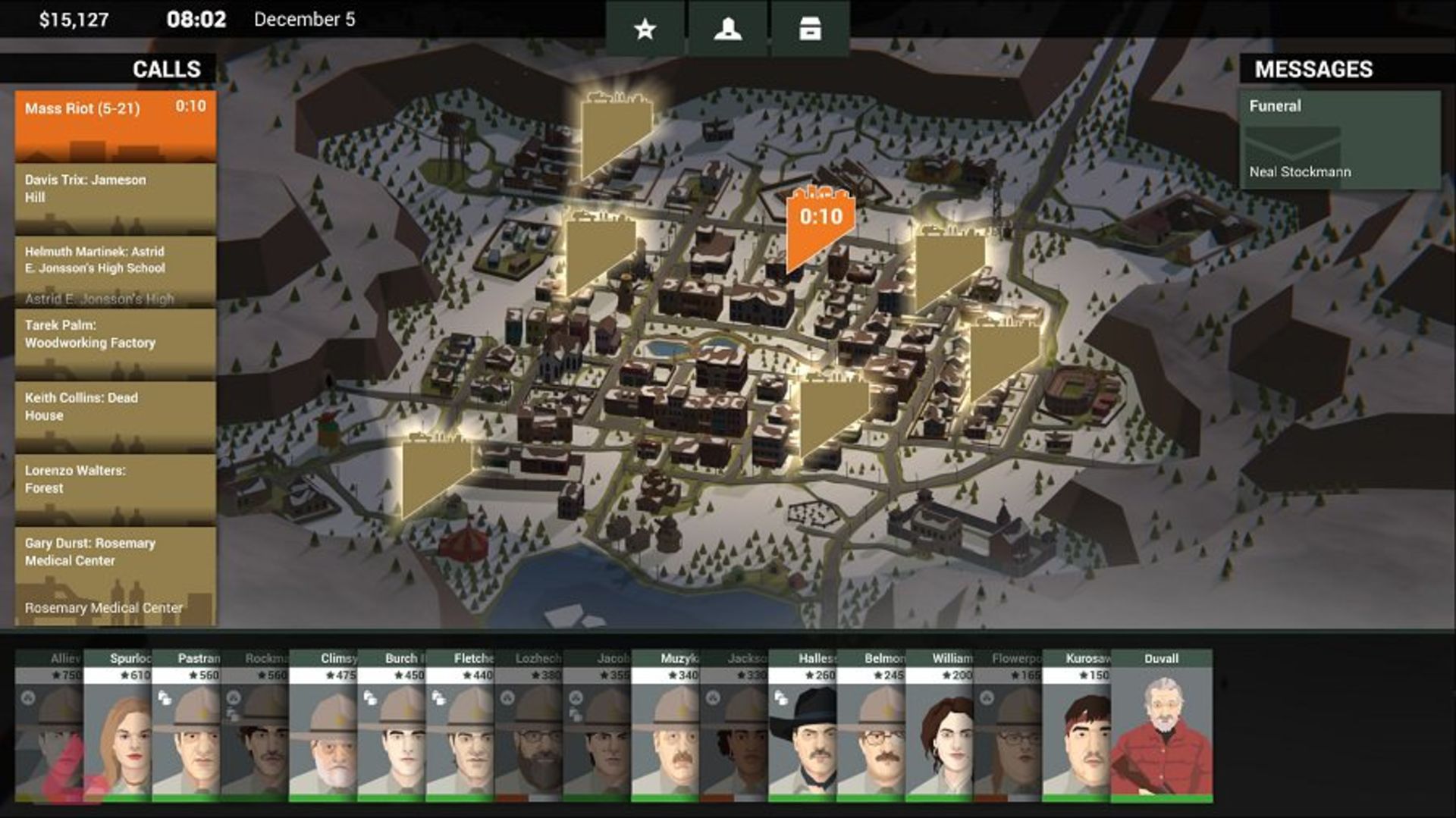The height and width of the screenshot is (818, 1456).
Task: Open Gary Durst: Rosemary Medical Center call
Action: click(x=115, y=575)
